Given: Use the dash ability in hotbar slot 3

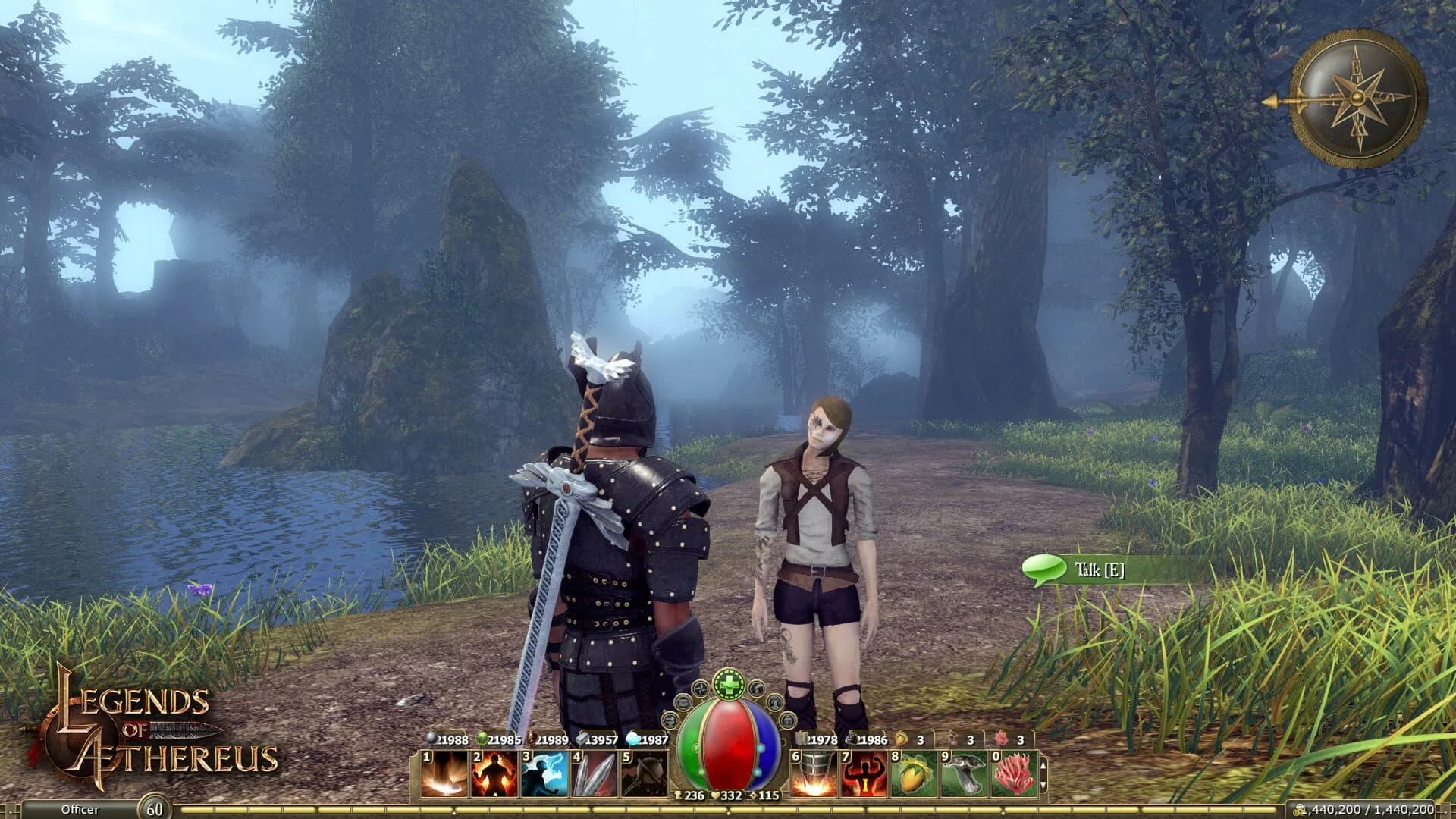Looking at the screenshot, I should [x=544, y=774].
